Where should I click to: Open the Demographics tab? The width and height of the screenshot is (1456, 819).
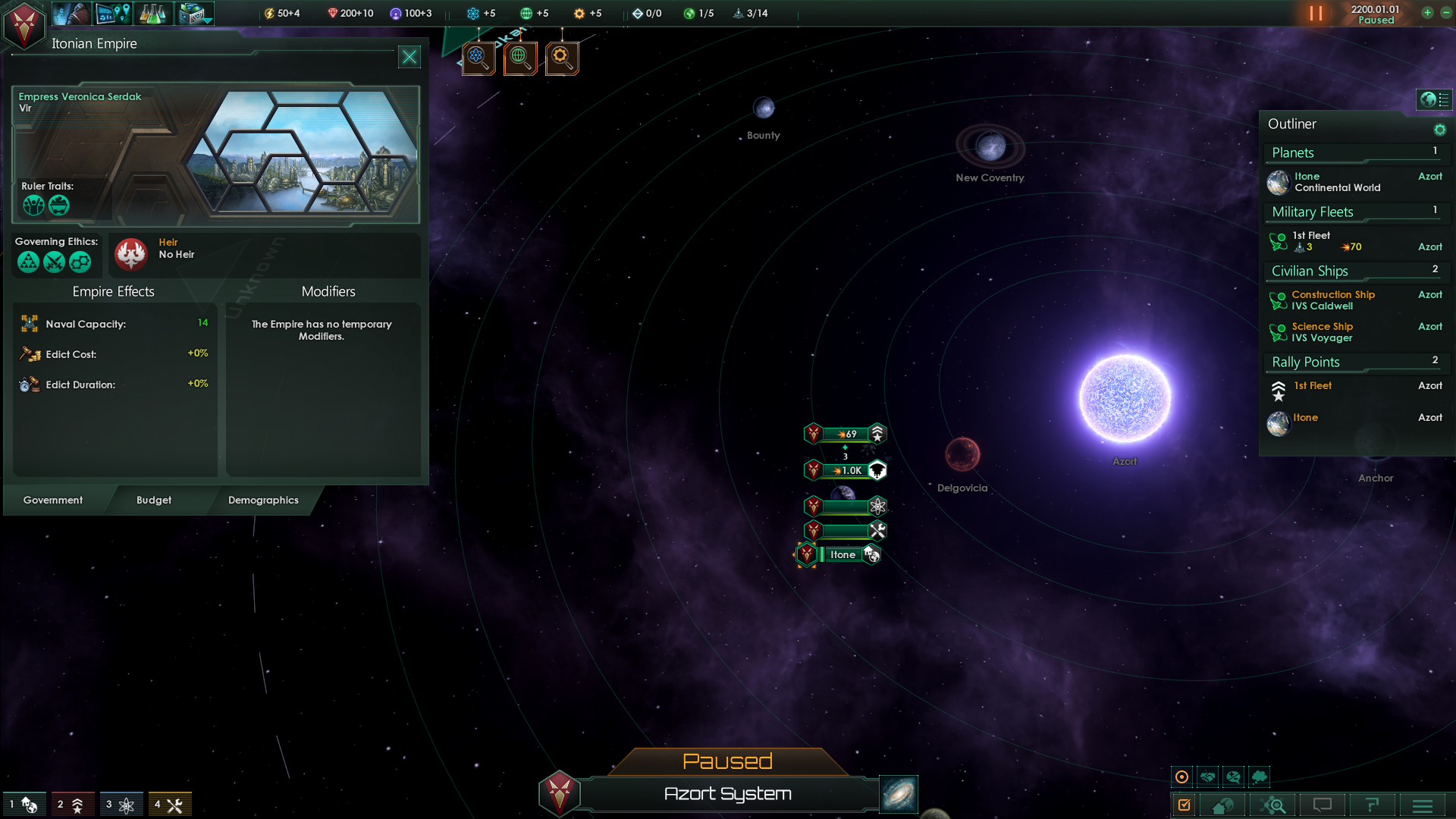(x=263, y=500)
